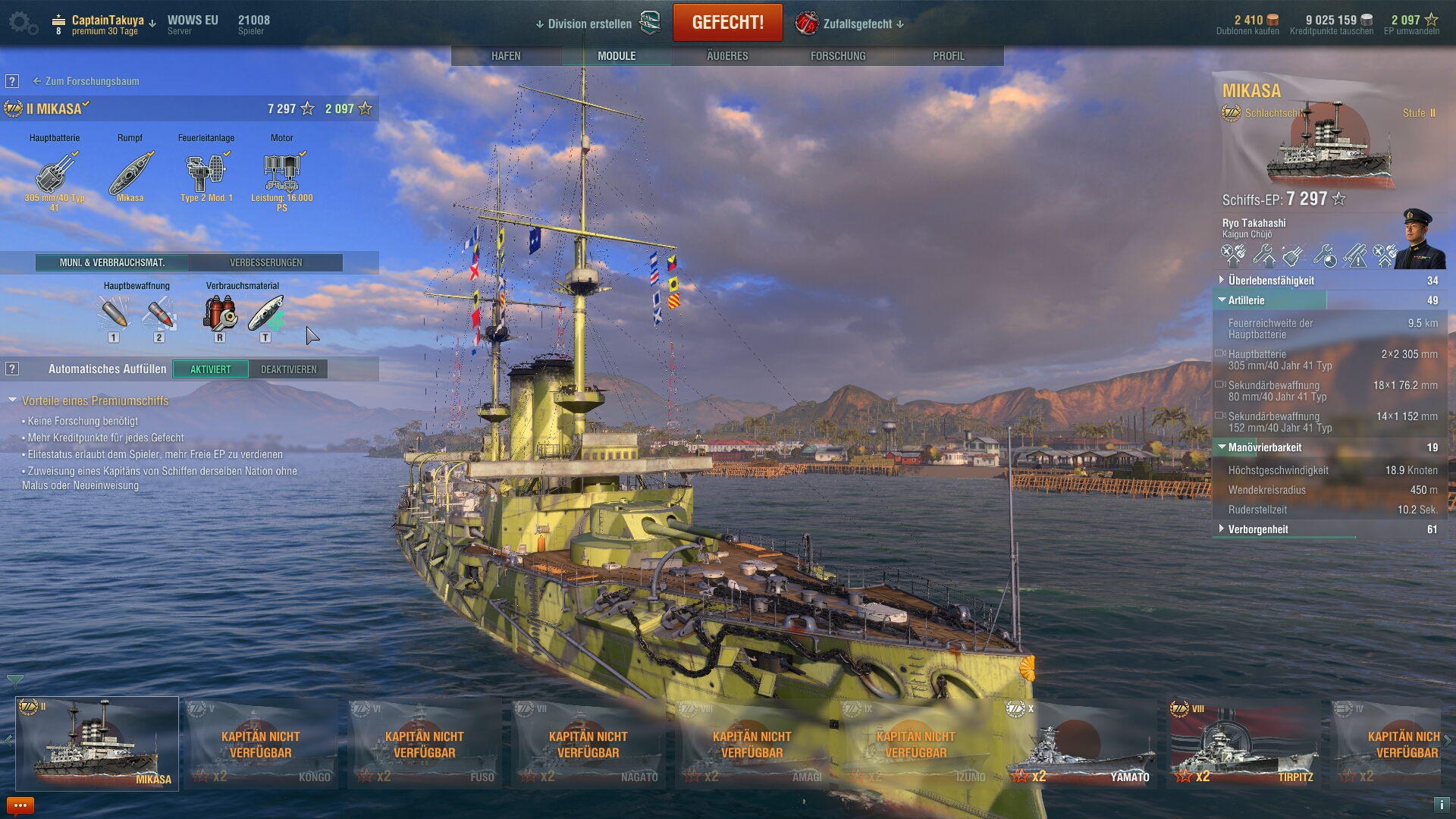Choose DEAKTIVIEREN for automatic refill

(x=289, y=369)
